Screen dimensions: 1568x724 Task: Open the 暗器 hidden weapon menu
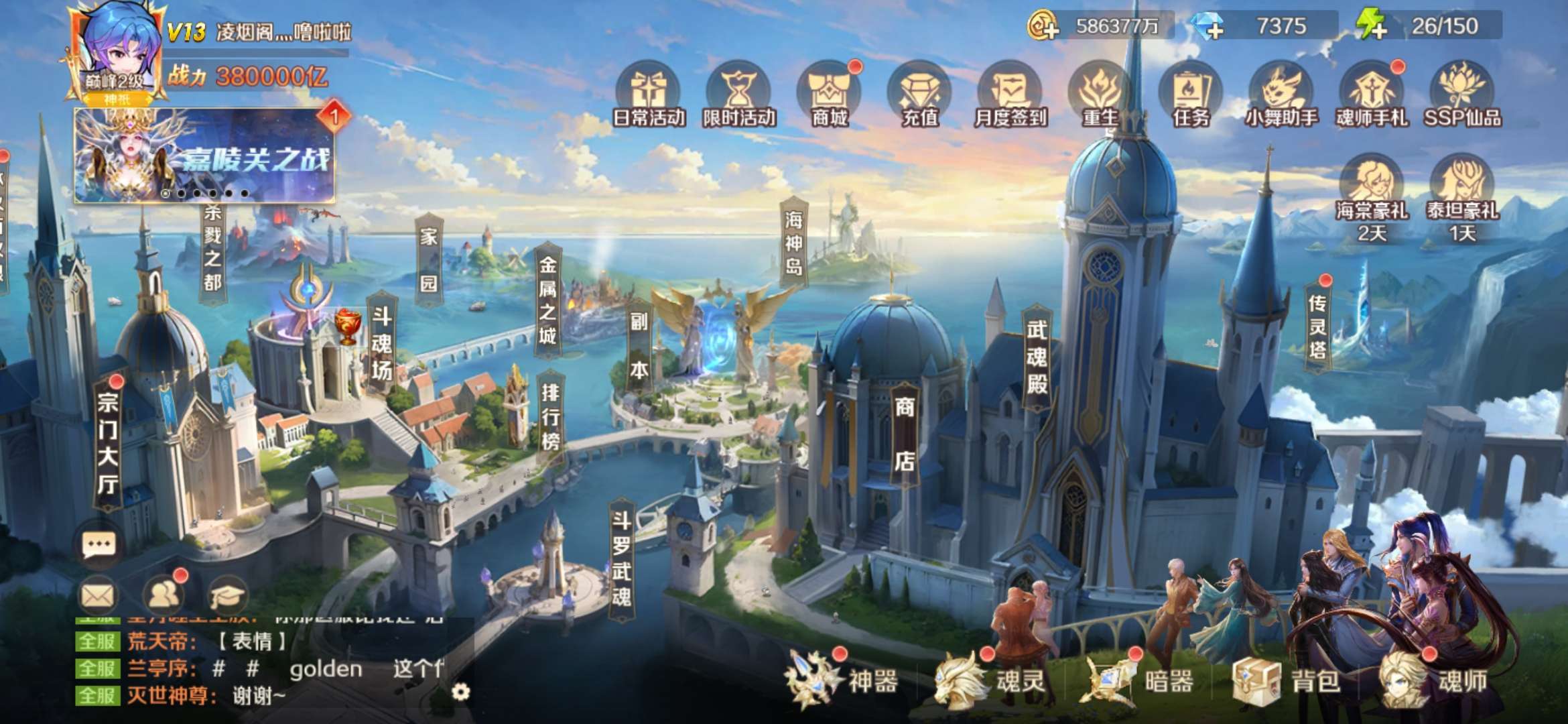click(x=1139, y=682)
